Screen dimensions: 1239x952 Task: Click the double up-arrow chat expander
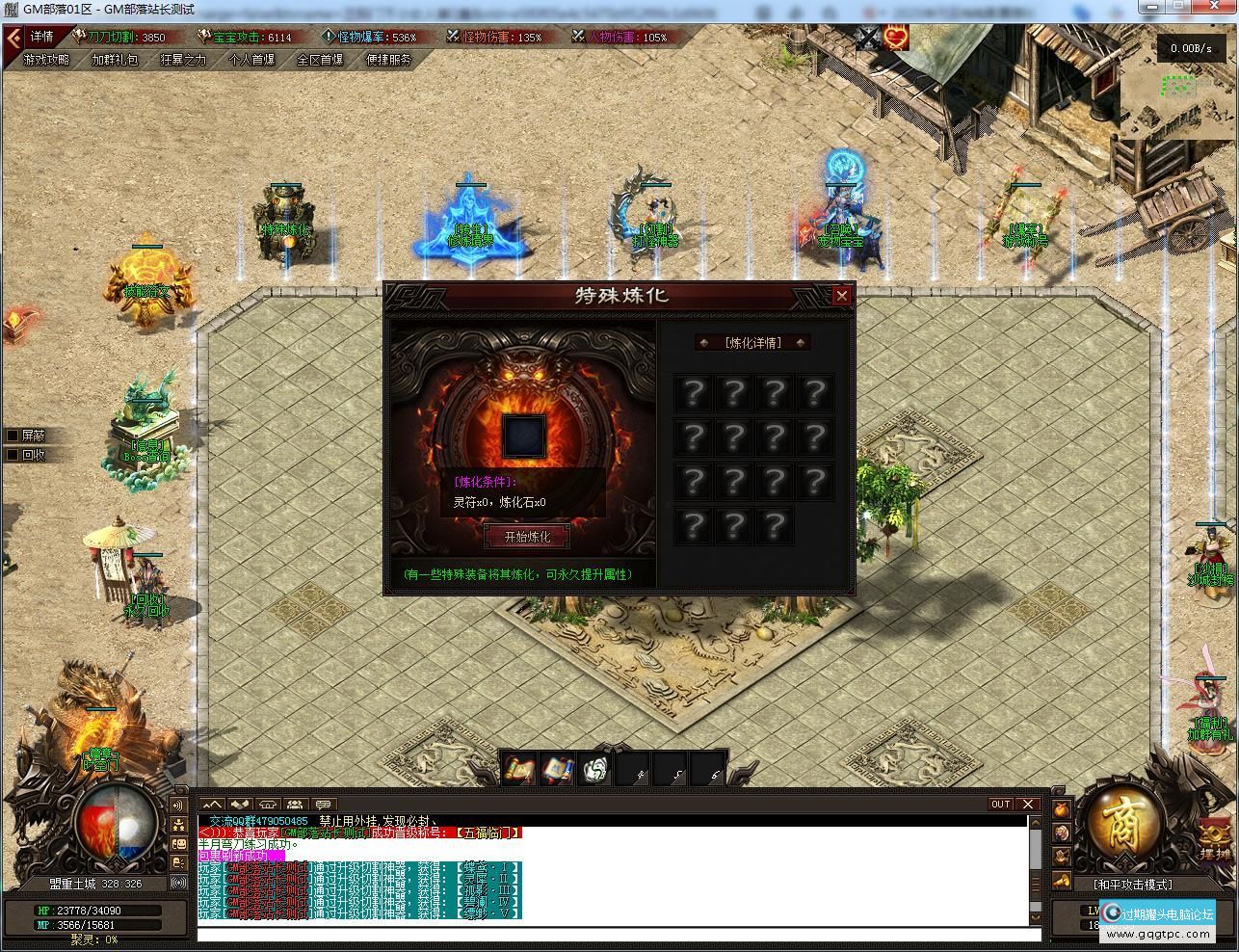[211, 805]
